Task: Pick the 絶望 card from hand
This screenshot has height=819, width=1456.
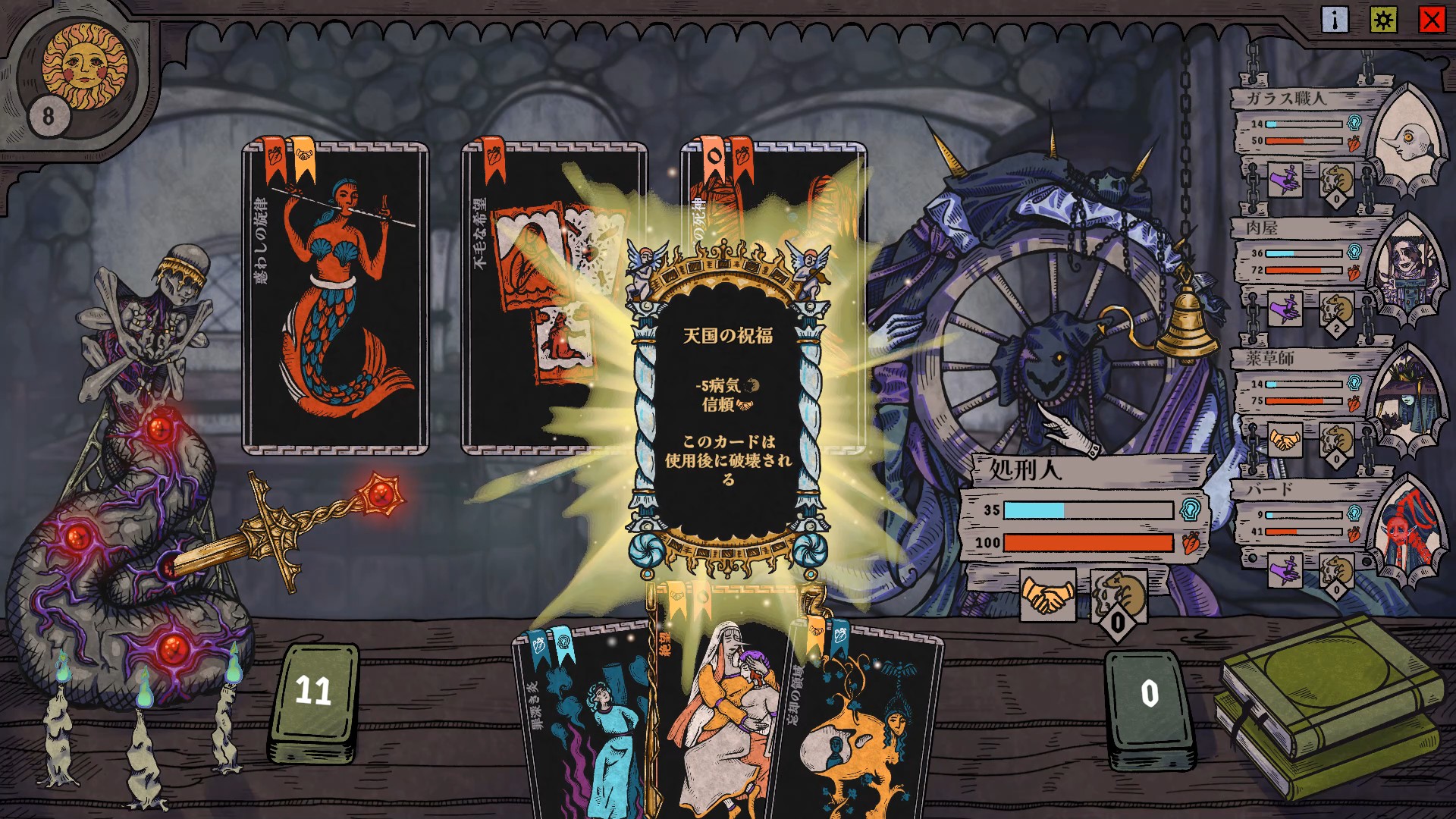Action: (717, 713)
